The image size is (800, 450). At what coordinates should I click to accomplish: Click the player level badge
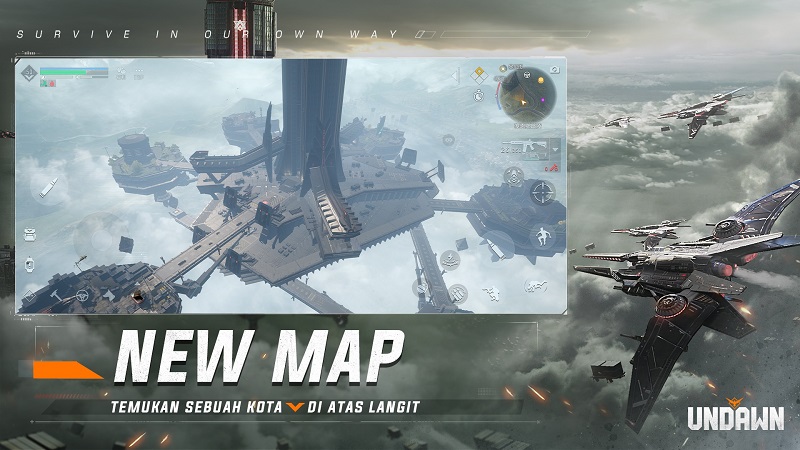click(29, 73)
